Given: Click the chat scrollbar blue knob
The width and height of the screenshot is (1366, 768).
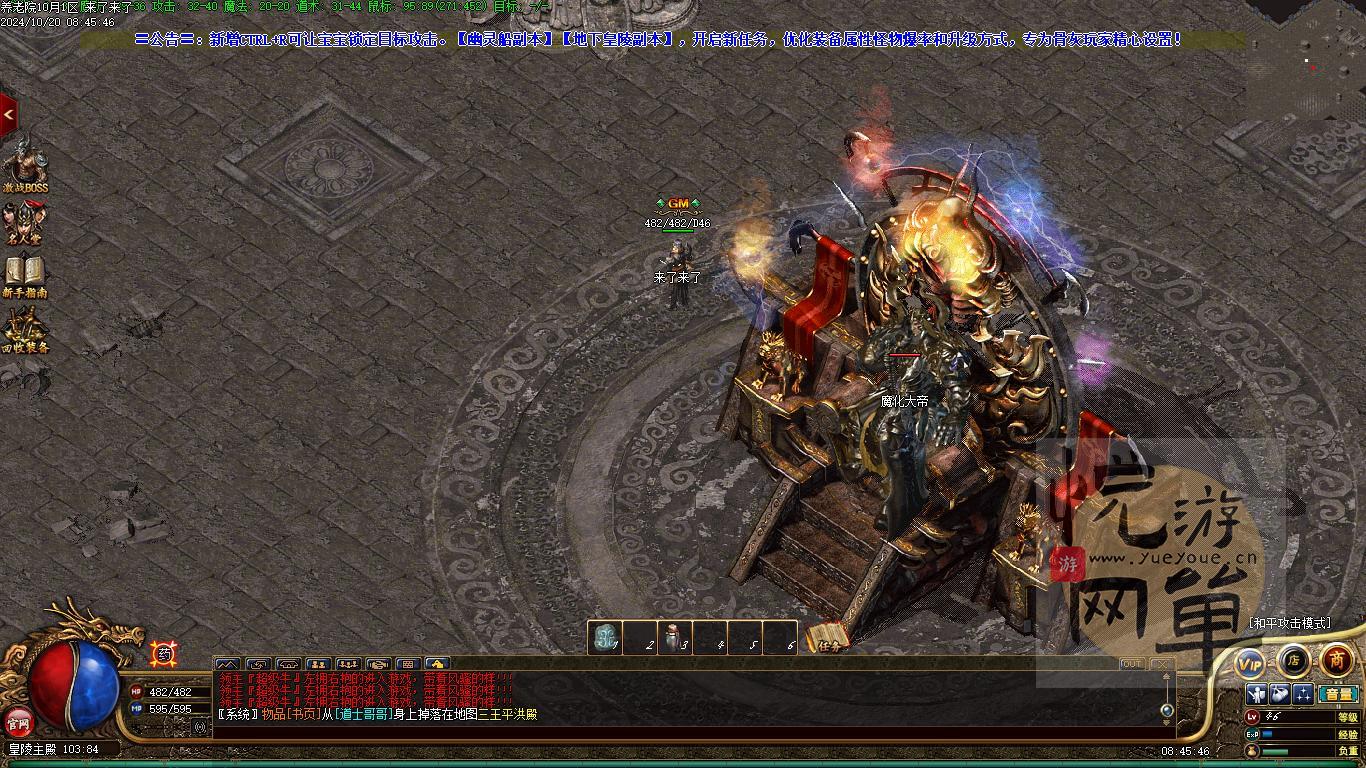Looking at the screenshot, I should (x=1167, y=710).
